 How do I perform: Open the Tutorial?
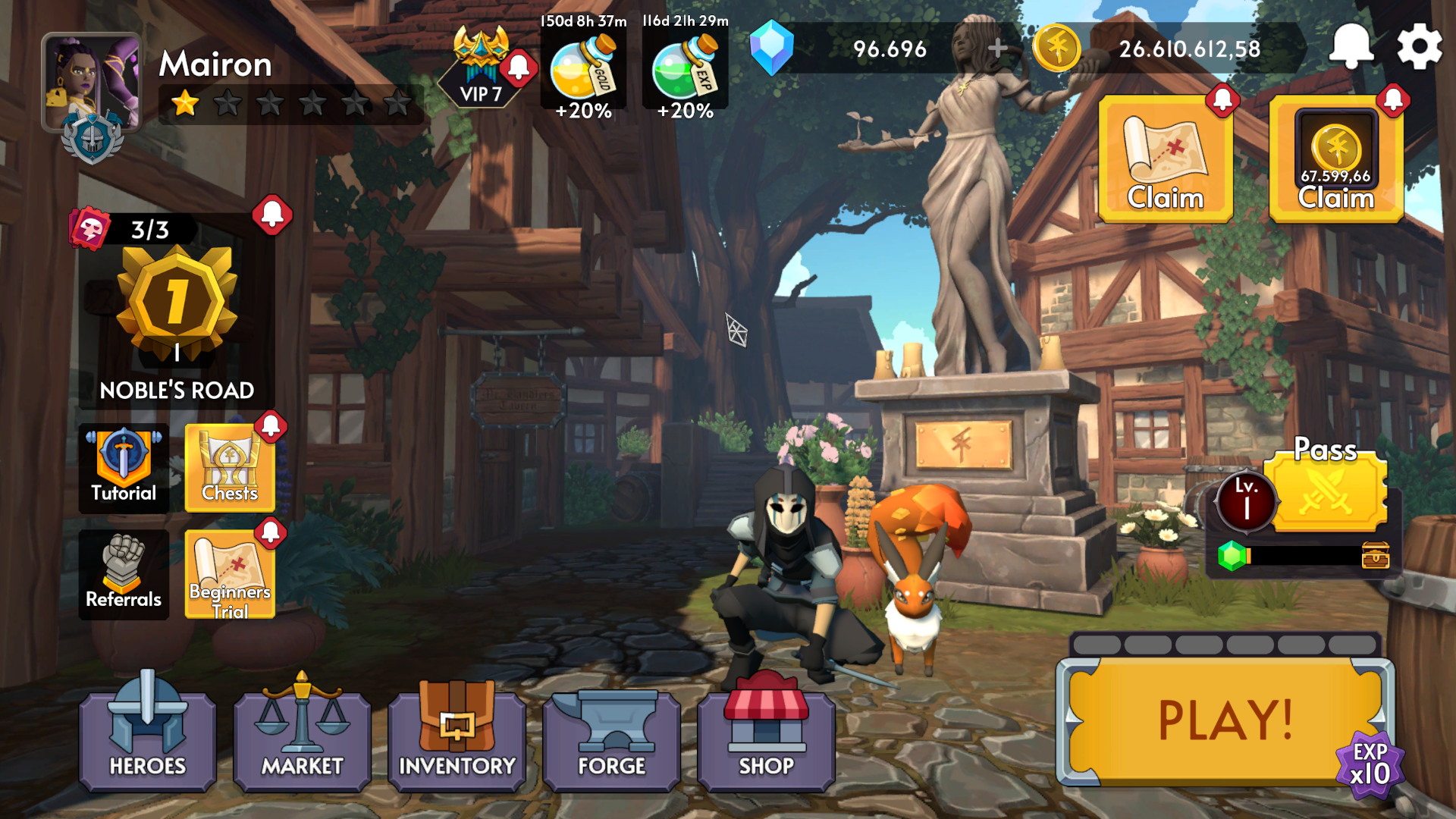click(123, 466)
